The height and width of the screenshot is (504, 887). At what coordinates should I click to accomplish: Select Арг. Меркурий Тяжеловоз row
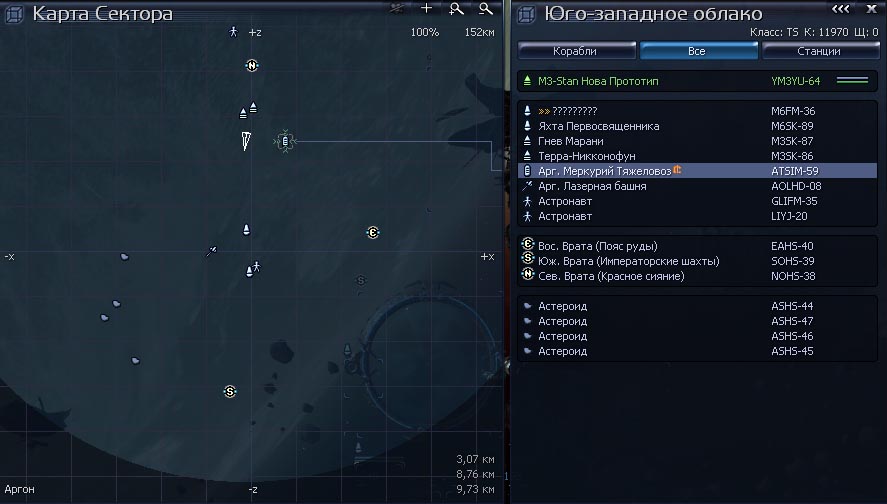coord(604,171)
